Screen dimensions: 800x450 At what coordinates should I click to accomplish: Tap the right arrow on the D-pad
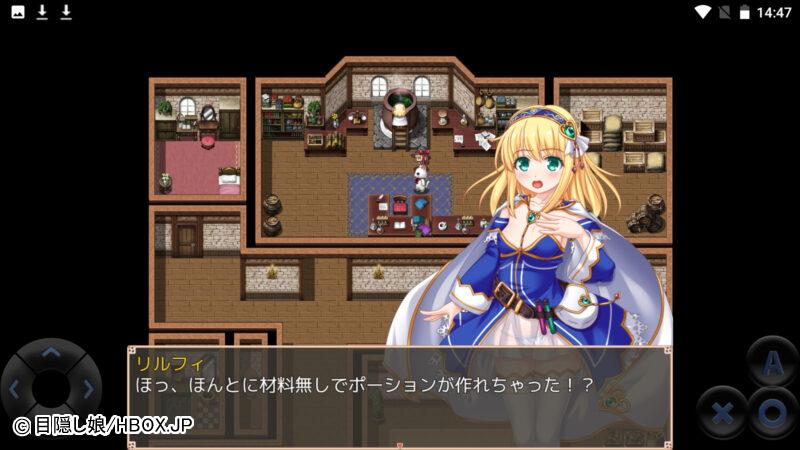click(88, 389)
